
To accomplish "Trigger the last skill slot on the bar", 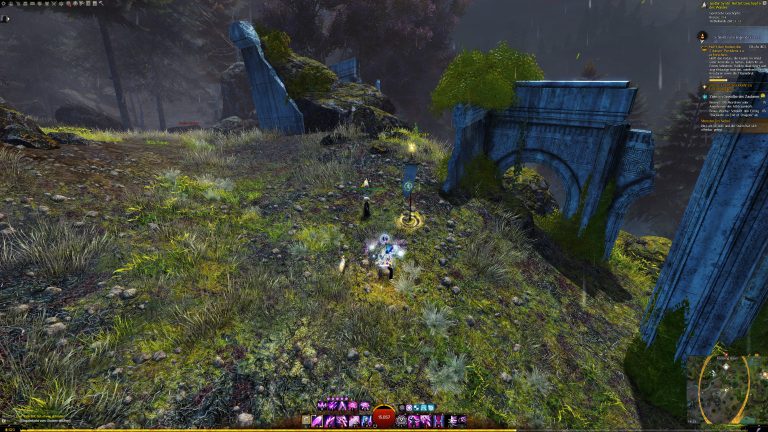I will click(461, 421).
